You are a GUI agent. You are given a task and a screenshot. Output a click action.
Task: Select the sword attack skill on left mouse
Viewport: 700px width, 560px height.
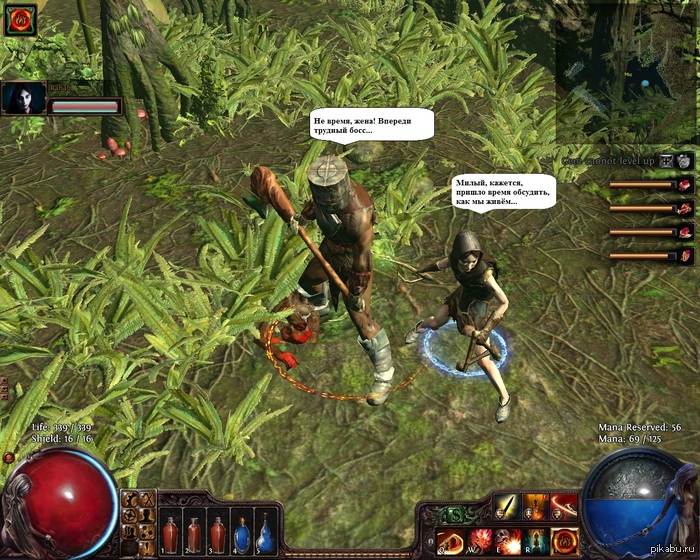pyautogui.click(x=508, y=507)
